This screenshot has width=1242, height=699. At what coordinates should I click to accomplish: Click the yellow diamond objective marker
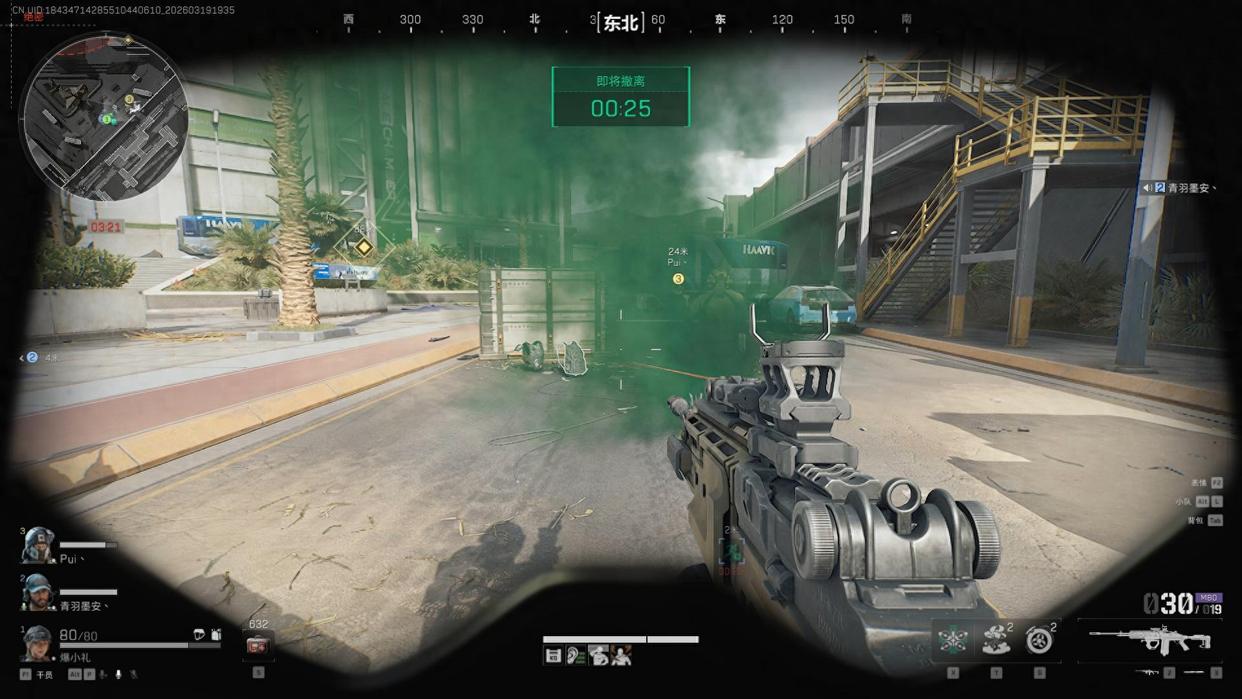point(363,246)
